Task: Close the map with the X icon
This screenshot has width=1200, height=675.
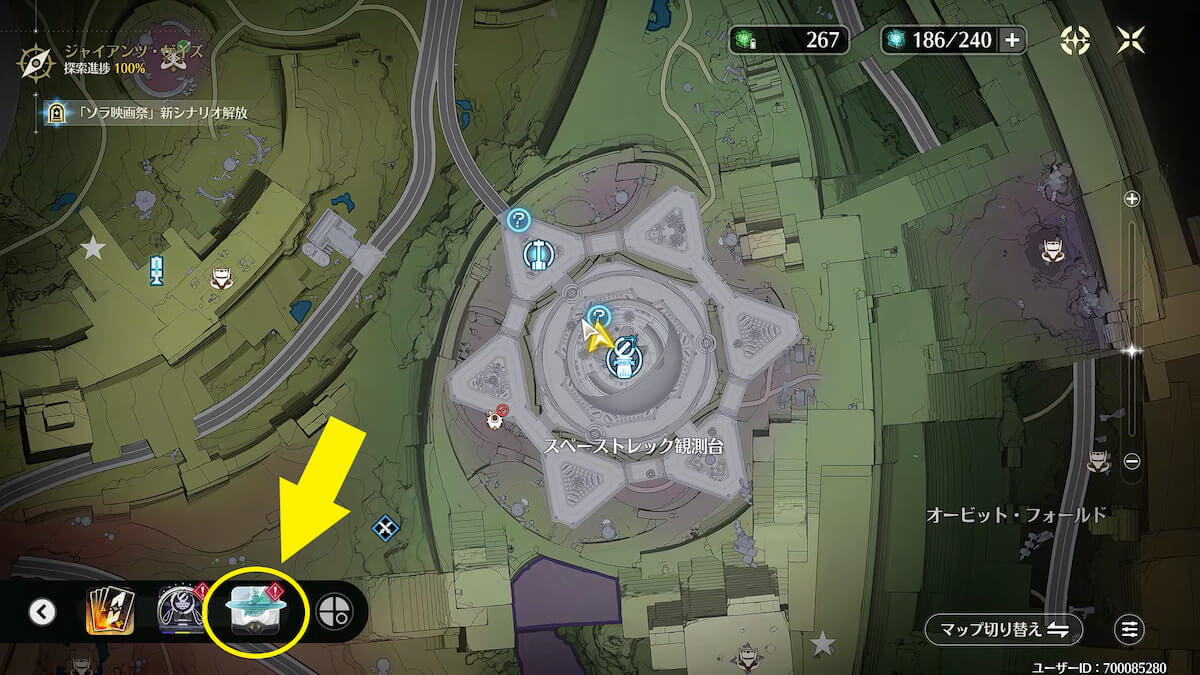Action: tap(1132, 40)
